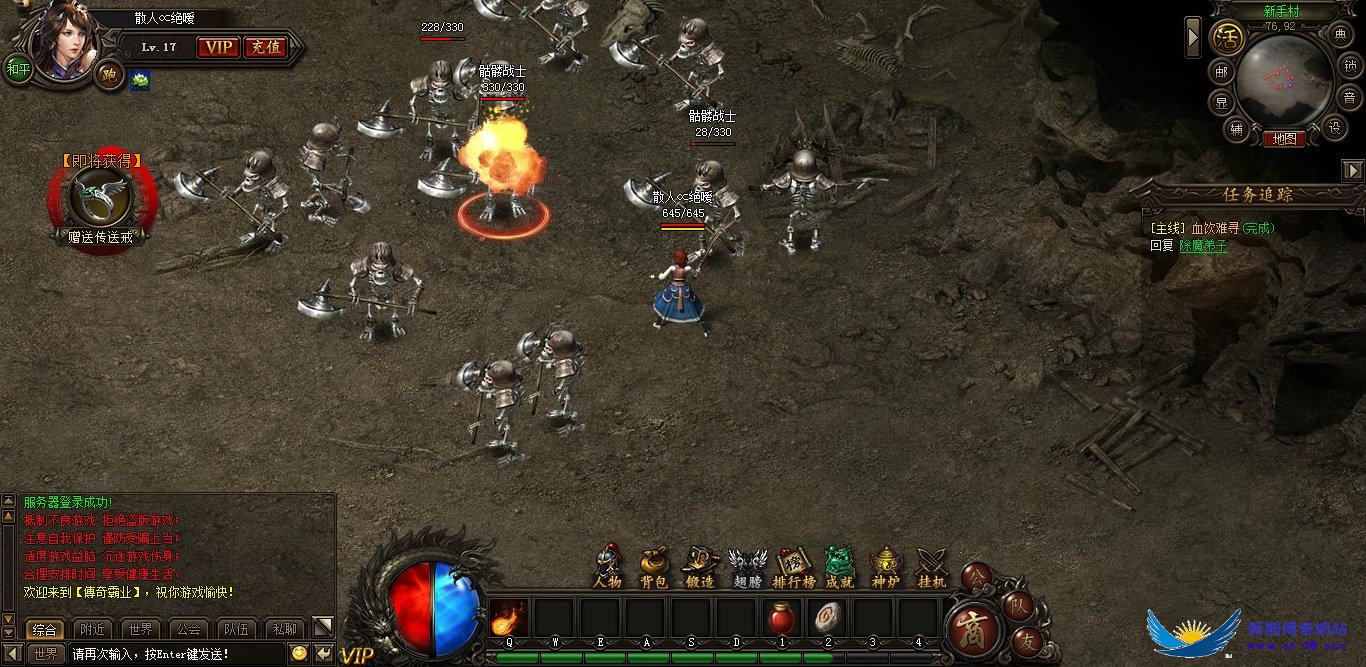The image size is (1366, 667).
Task: Click the chat message input field
Action: click(175, 654)
